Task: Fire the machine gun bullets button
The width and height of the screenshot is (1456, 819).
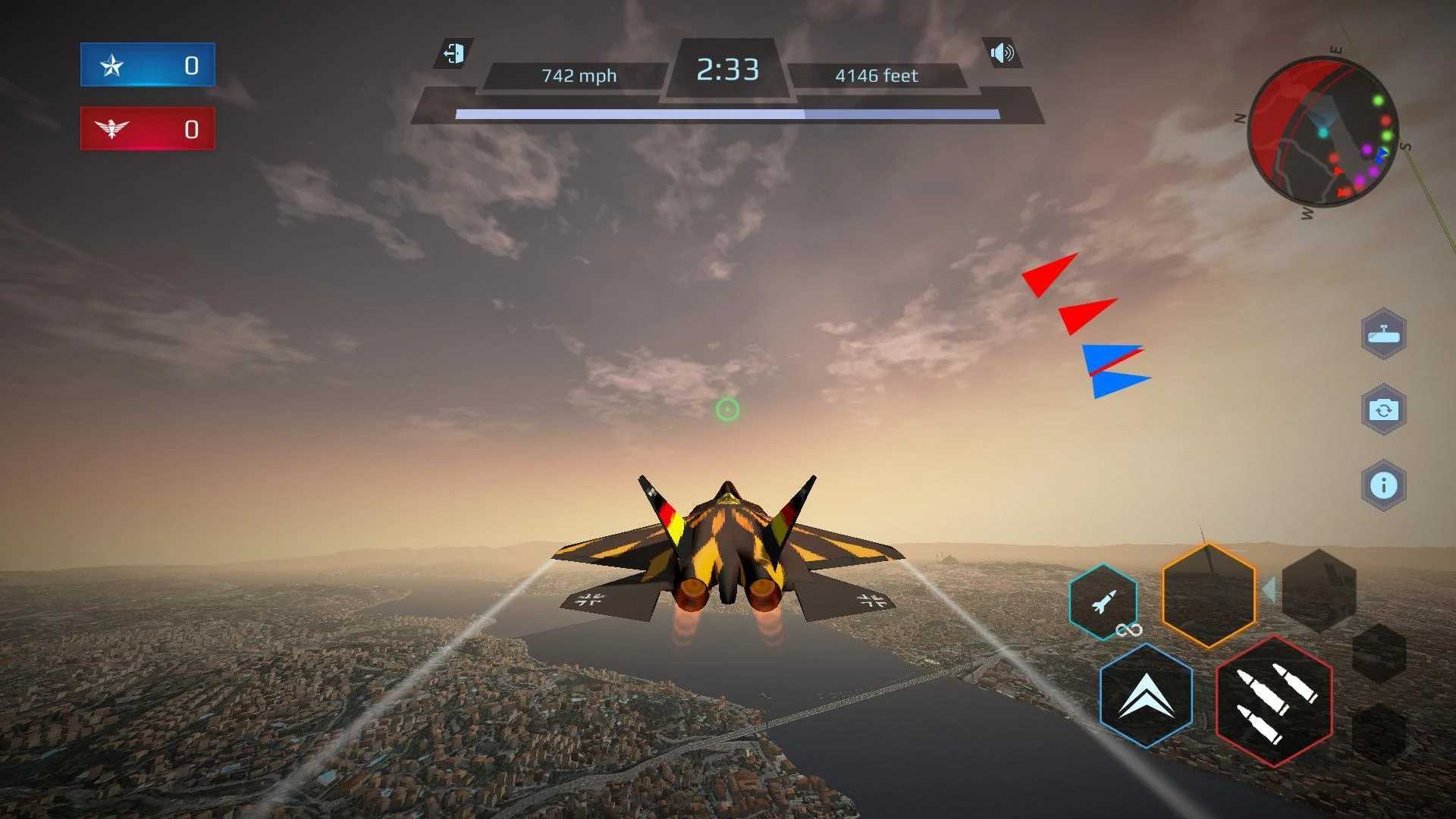Action: (1274, 701)
